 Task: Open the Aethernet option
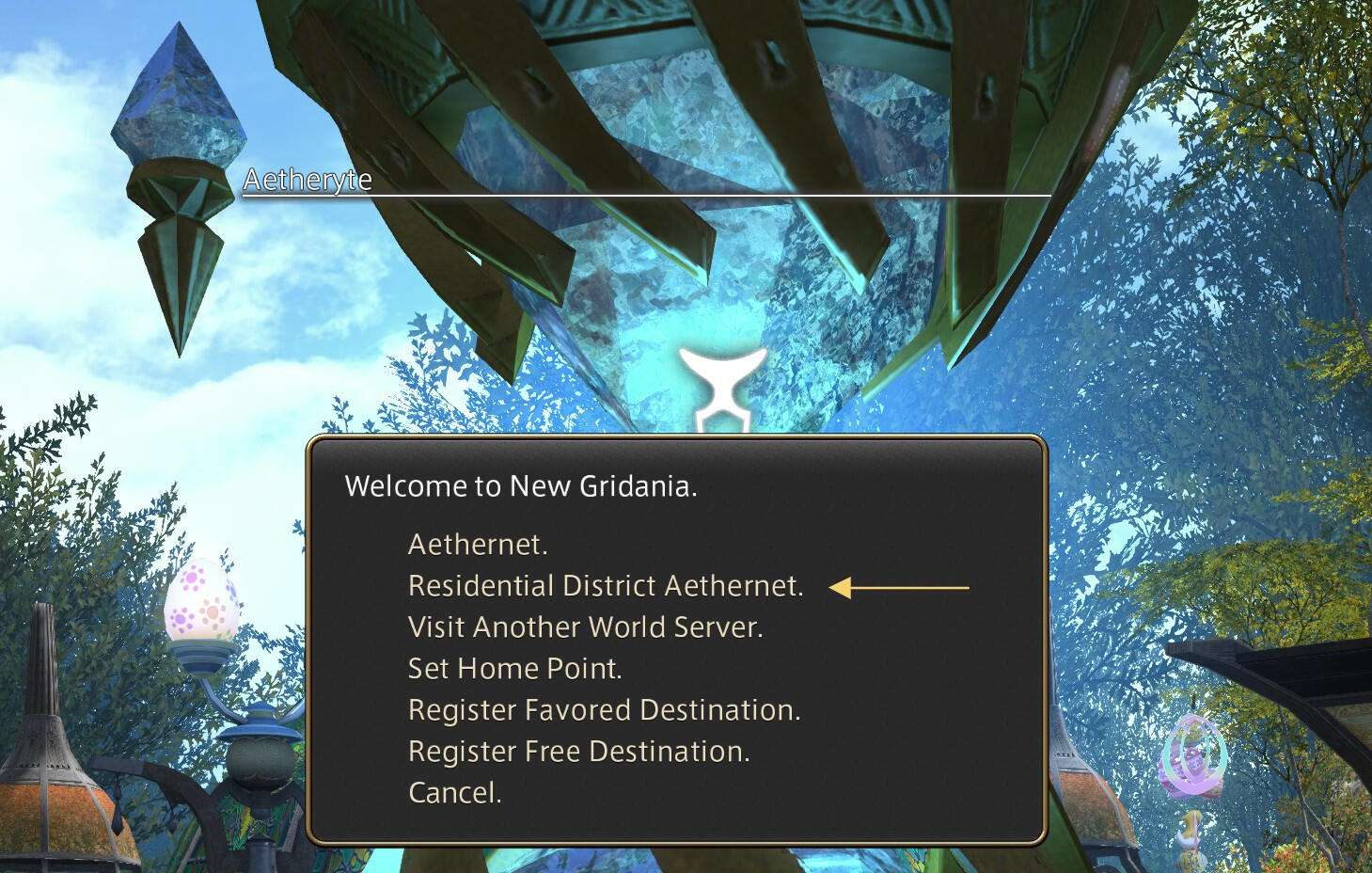[x=477, y=545]
